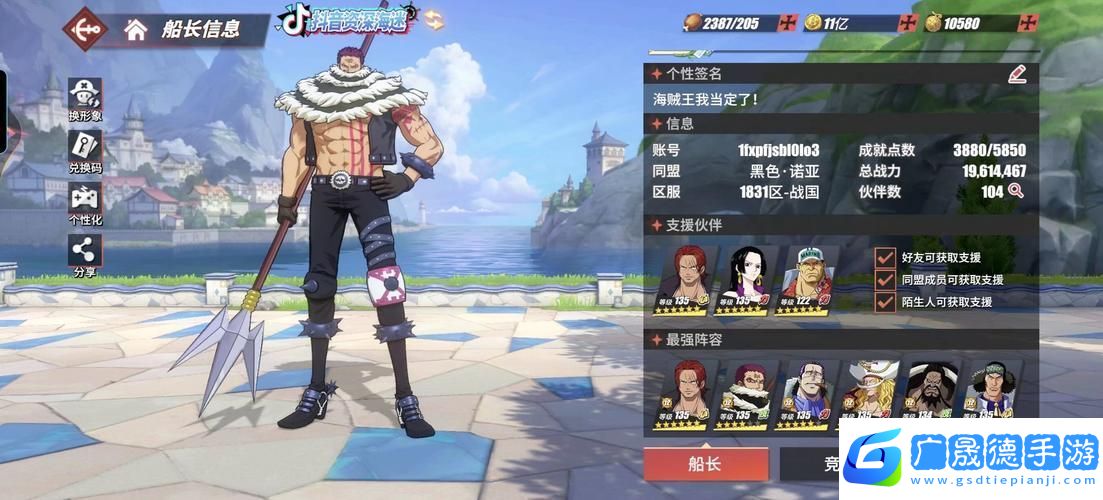Select Kaido in the strongest lineup
Viewport: 1103px width, 500px height.
929,390
